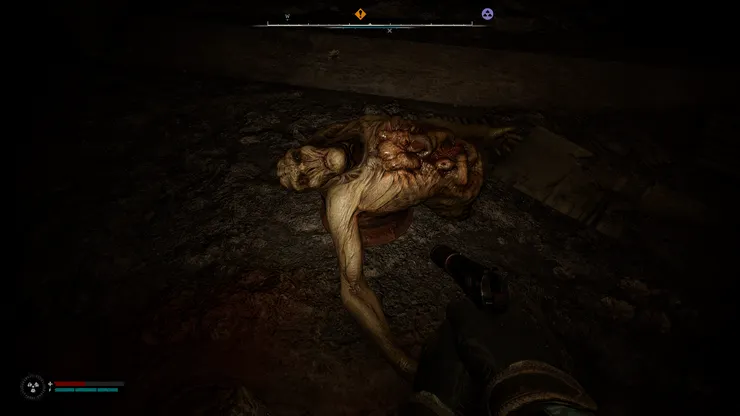The image size is (740, 416).
Task: Click the orange quest marker on the compass
Action: pos(361,14)
